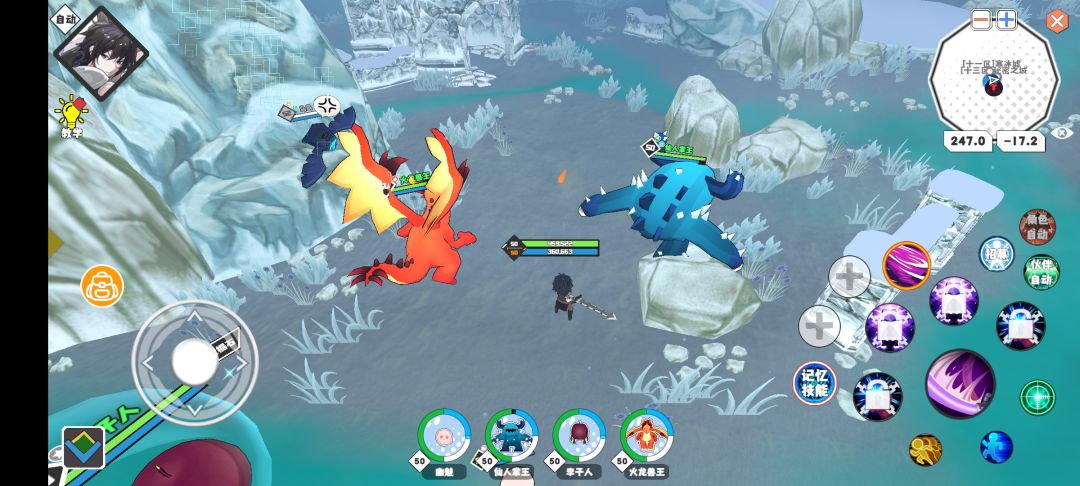The image size is (1080, 486).
Task: Zoom out the minimap with minus button
Action: click(x=982, y=20)
